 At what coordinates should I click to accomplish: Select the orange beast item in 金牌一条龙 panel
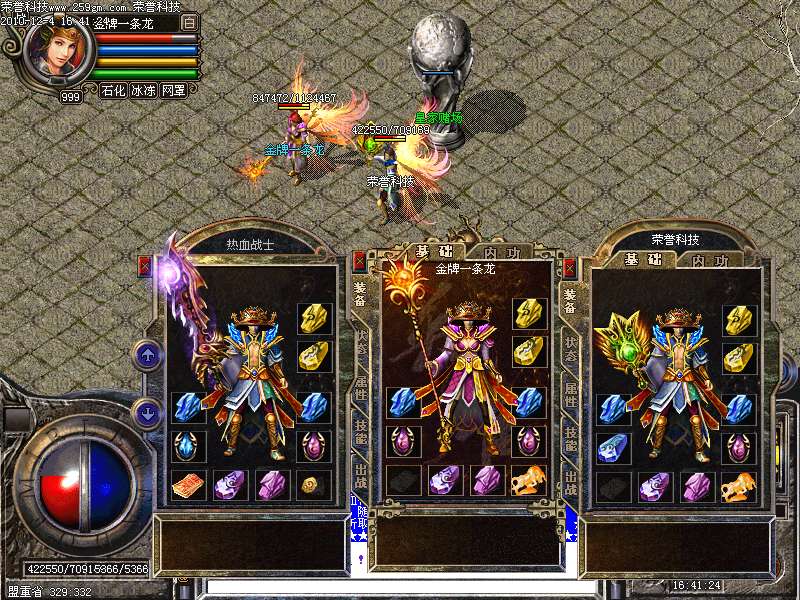(x=529, y=481)
